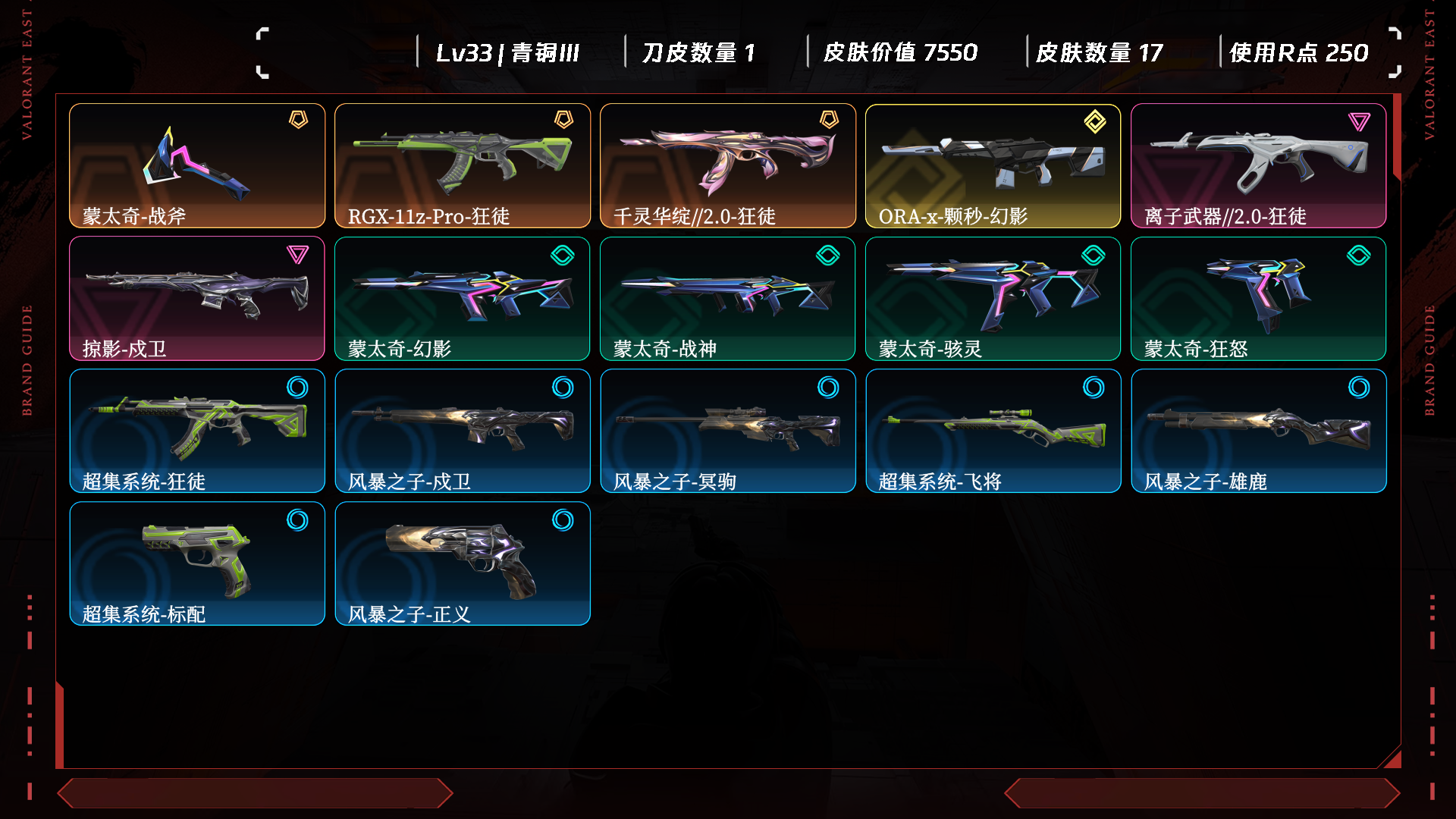
Task: Select the 蒙太奇-战斧 knife skin card
Action: click(x=197, y=165)
